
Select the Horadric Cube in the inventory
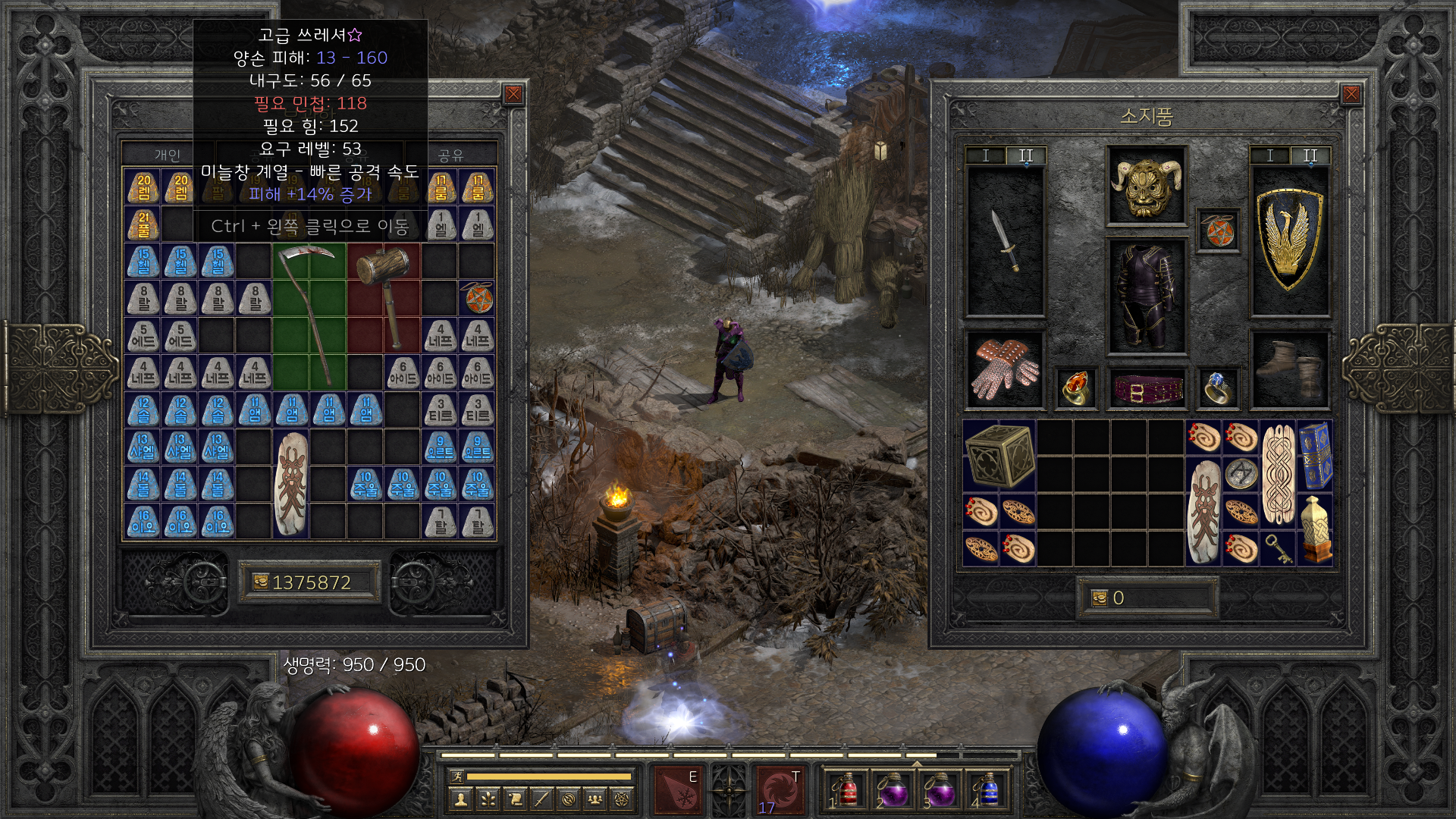(x=999, y=456)
